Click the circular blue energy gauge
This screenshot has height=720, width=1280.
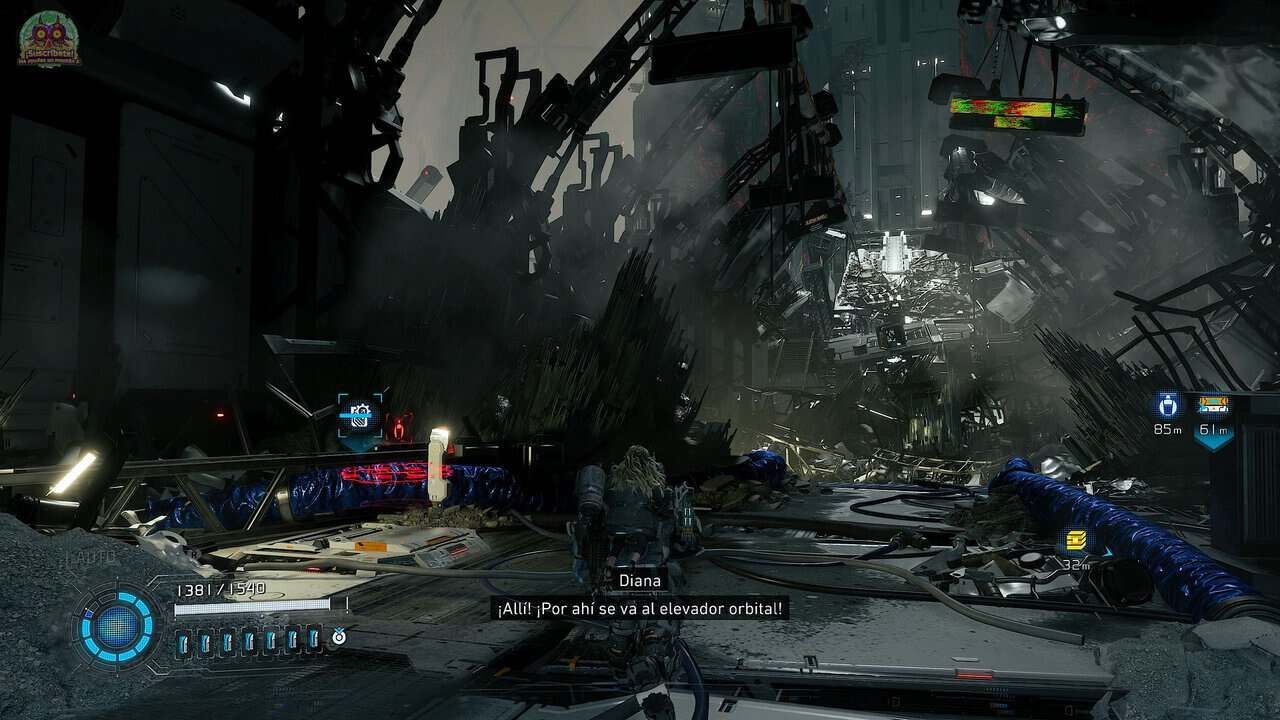[117, 626]
